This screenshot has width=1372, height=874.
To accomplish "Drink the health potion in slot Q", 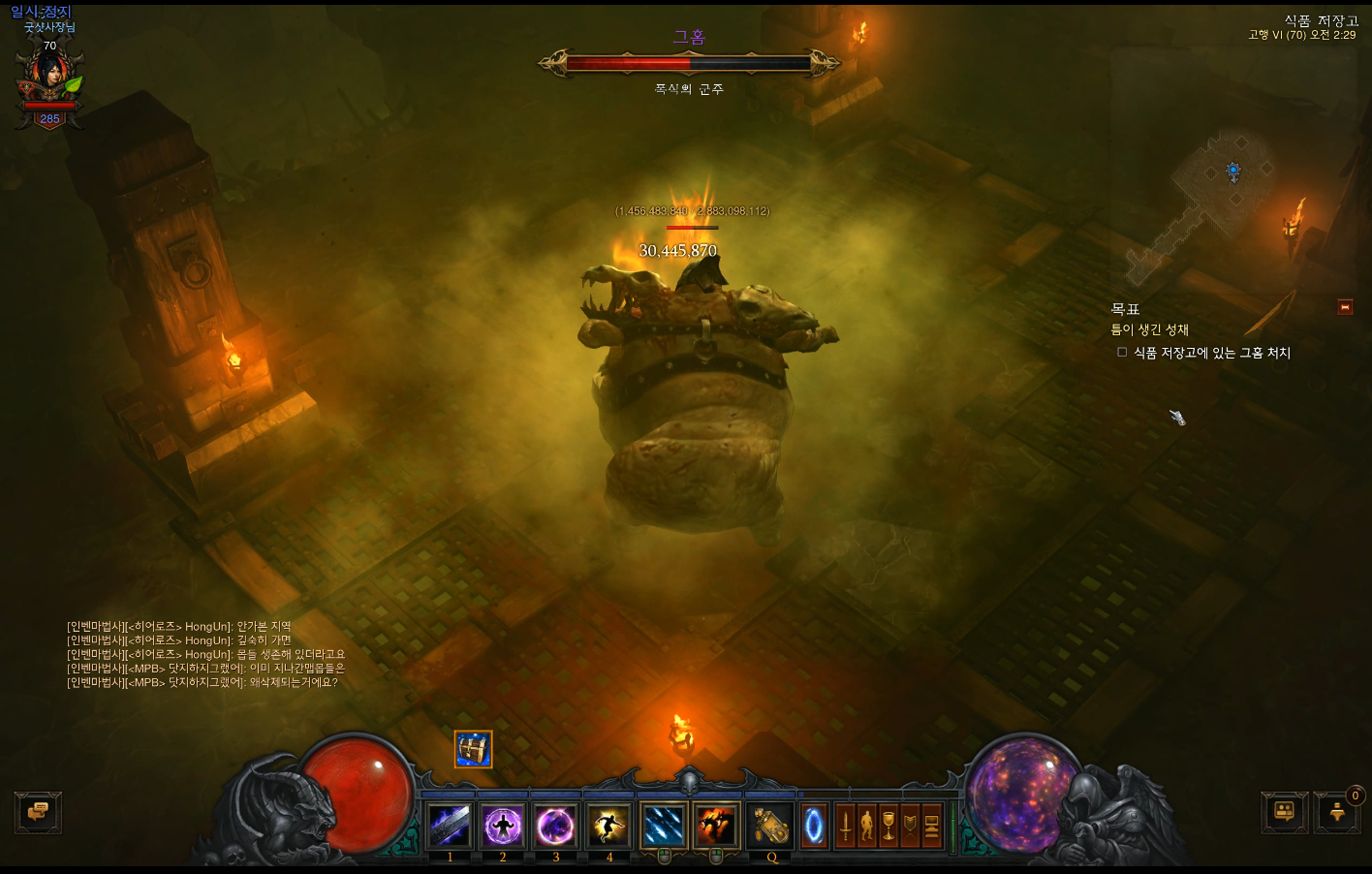I will 771,827.
